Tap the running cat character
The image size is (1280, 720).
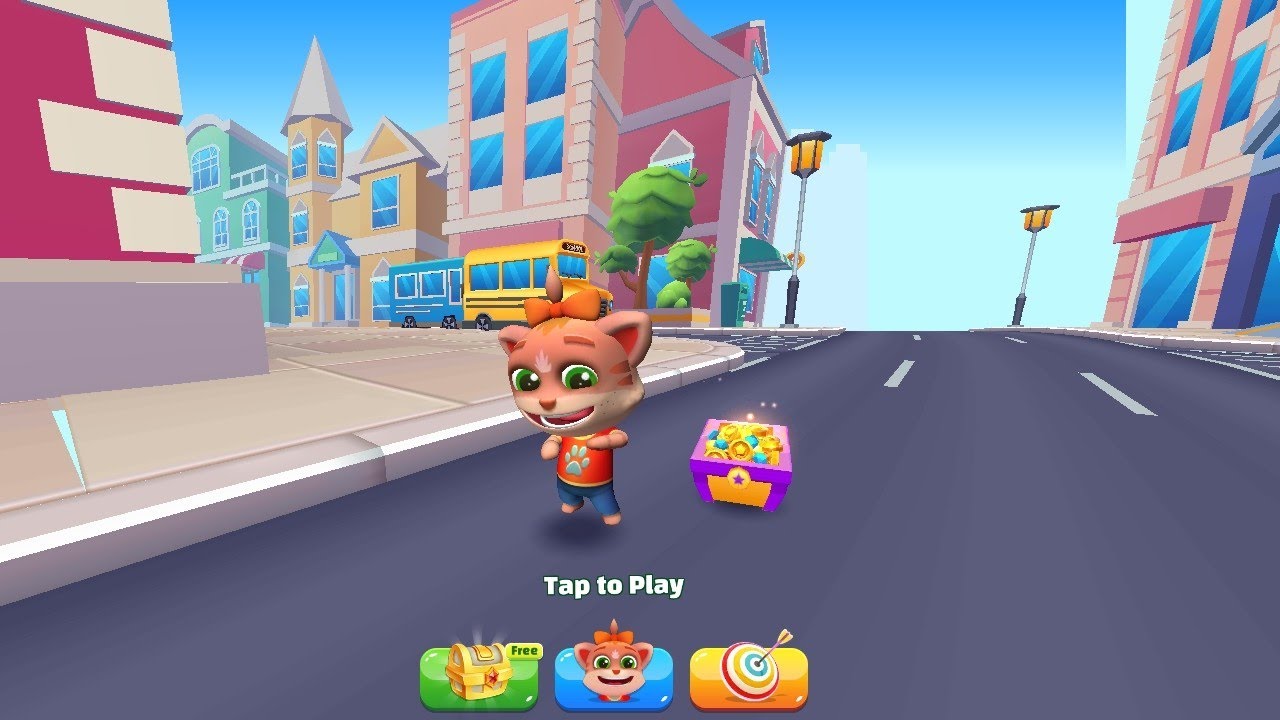[575, 420]
